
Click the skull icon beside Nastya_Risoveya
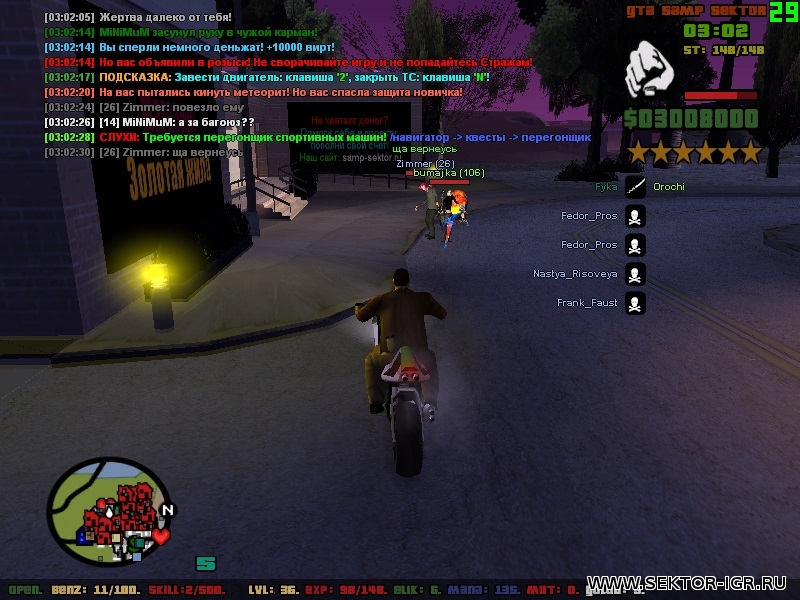[x=635, y=273]
